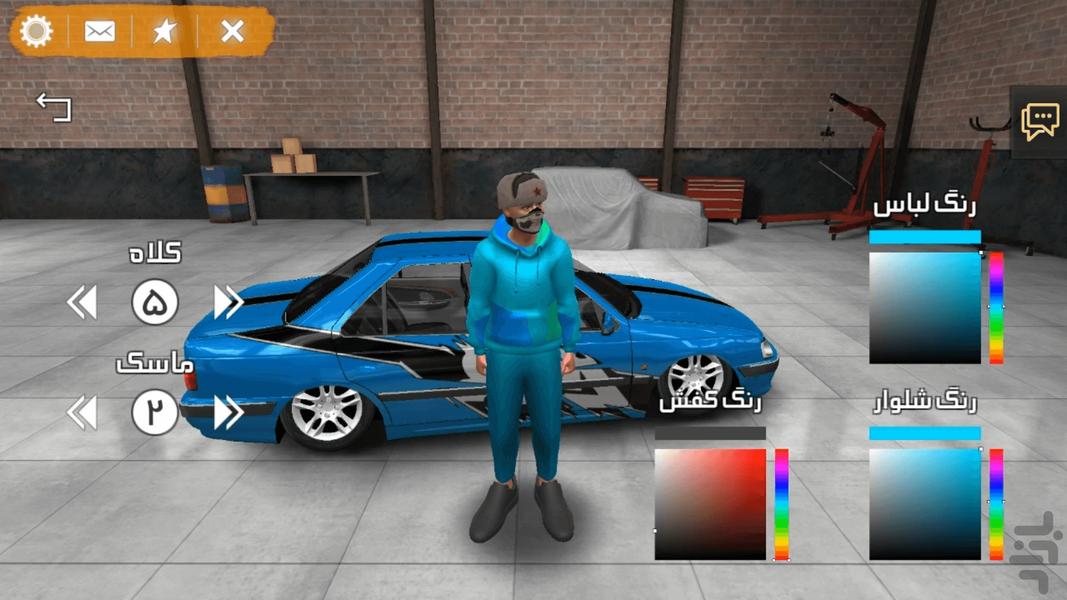The width and height of the screenshot is (1067, 600).
Task: Select the previous mask (ماسک)
Action: click(x=82, y=412)
